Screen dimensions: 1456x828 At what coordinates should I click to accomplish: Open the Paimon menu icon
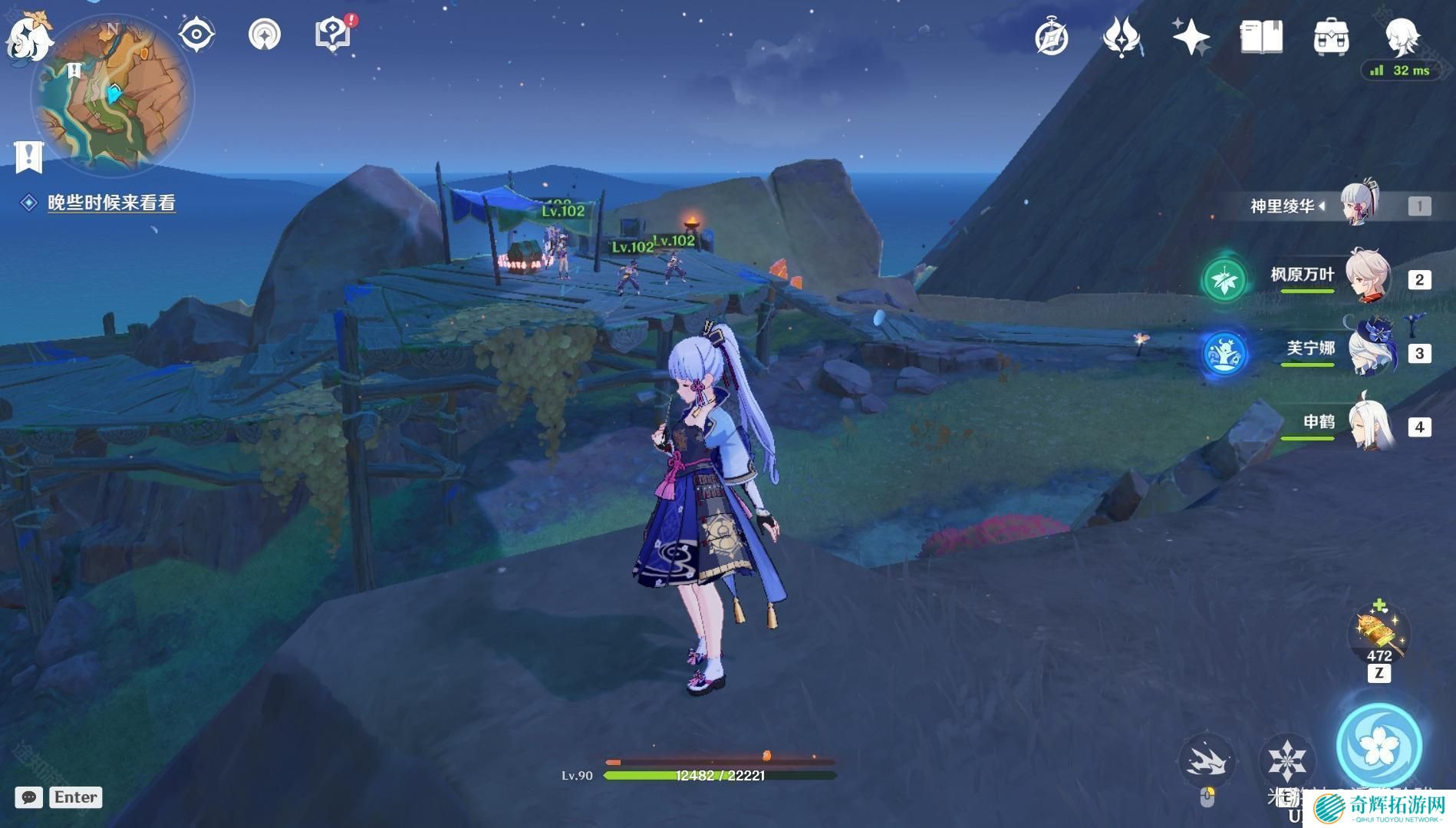[x=28, y=37]
